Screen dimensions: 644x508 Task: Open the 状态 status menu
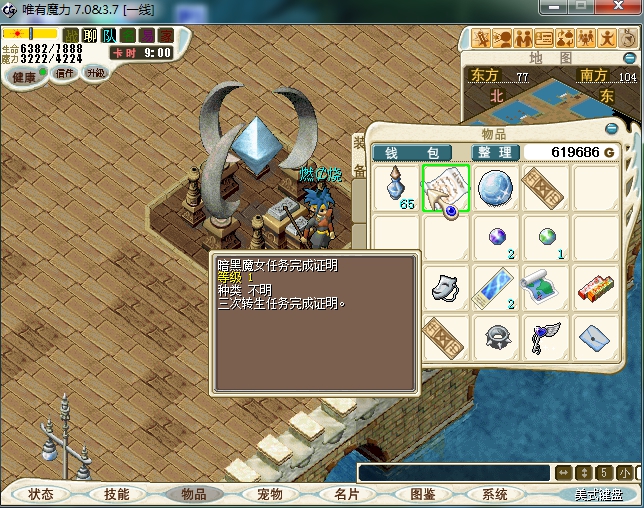click(41, 494)
